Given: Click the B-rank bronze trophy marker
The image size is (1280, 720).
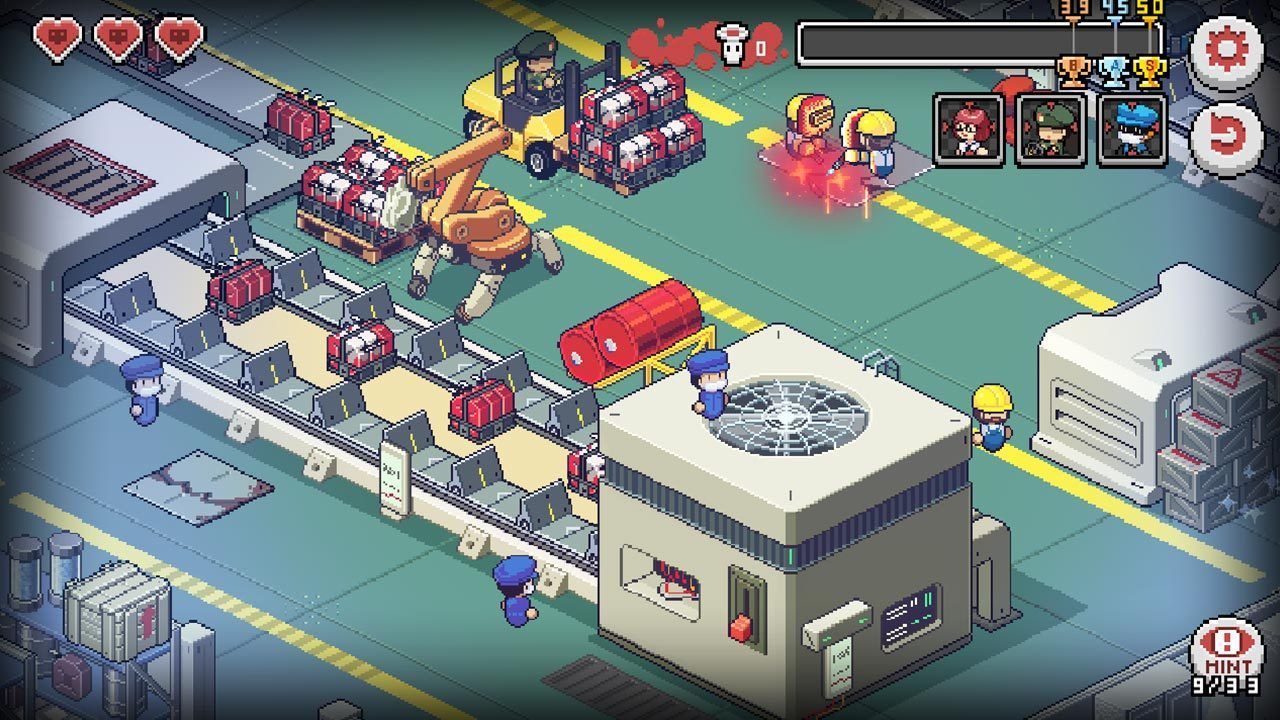Looking at the screenshot, I should pos(1075,72).
